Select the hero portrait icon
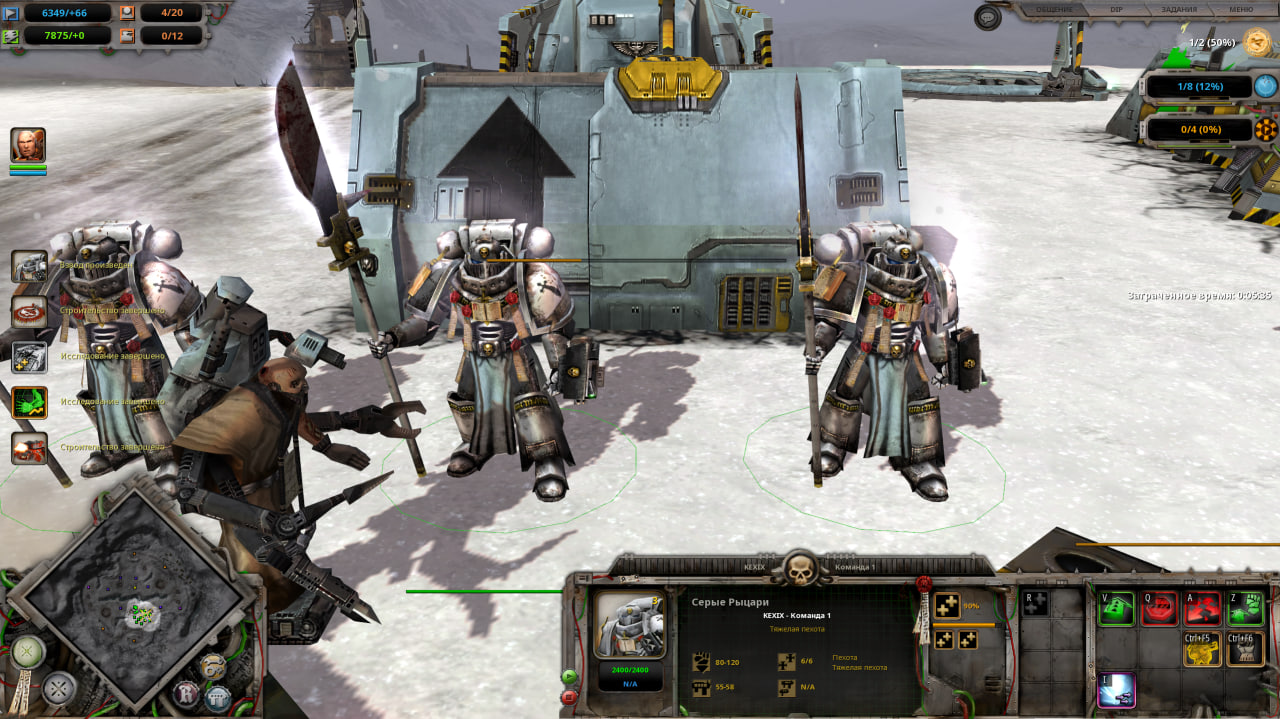 click(x=28, y=146)
